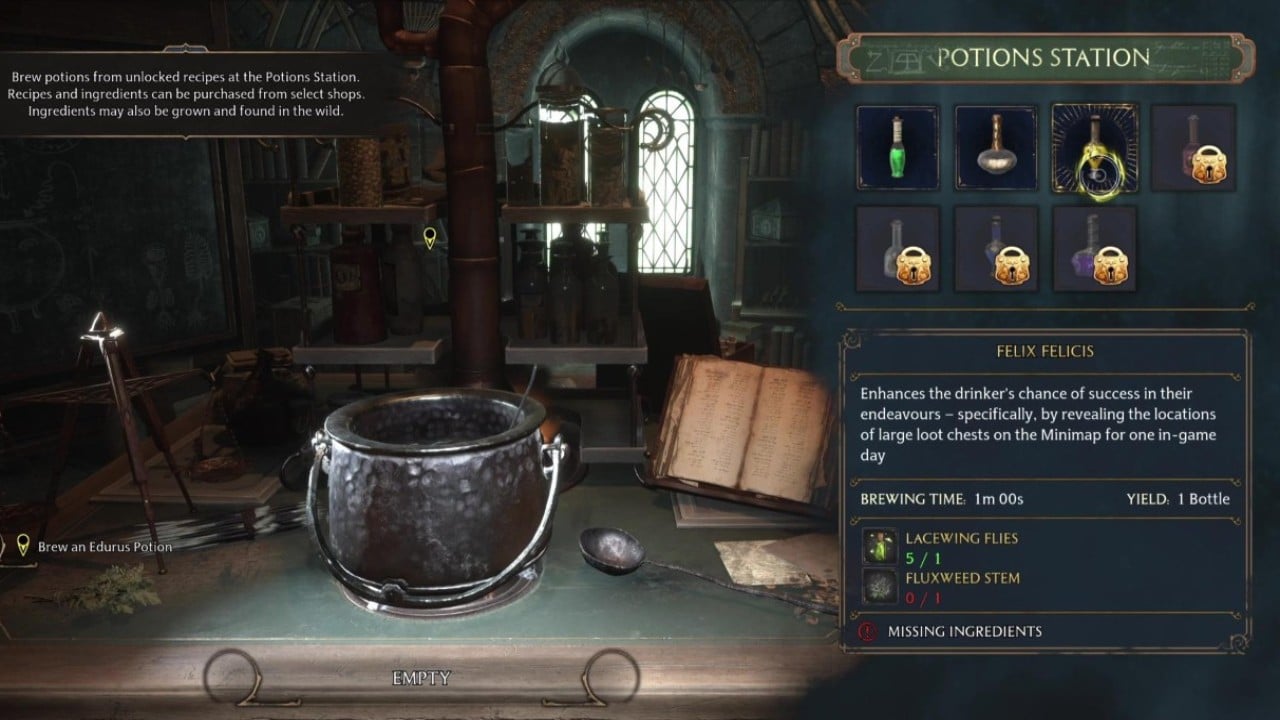The image size is (1280, 720).
Task: Click the Fluxweed Stem ingredient icon
Action: (880, 586)
